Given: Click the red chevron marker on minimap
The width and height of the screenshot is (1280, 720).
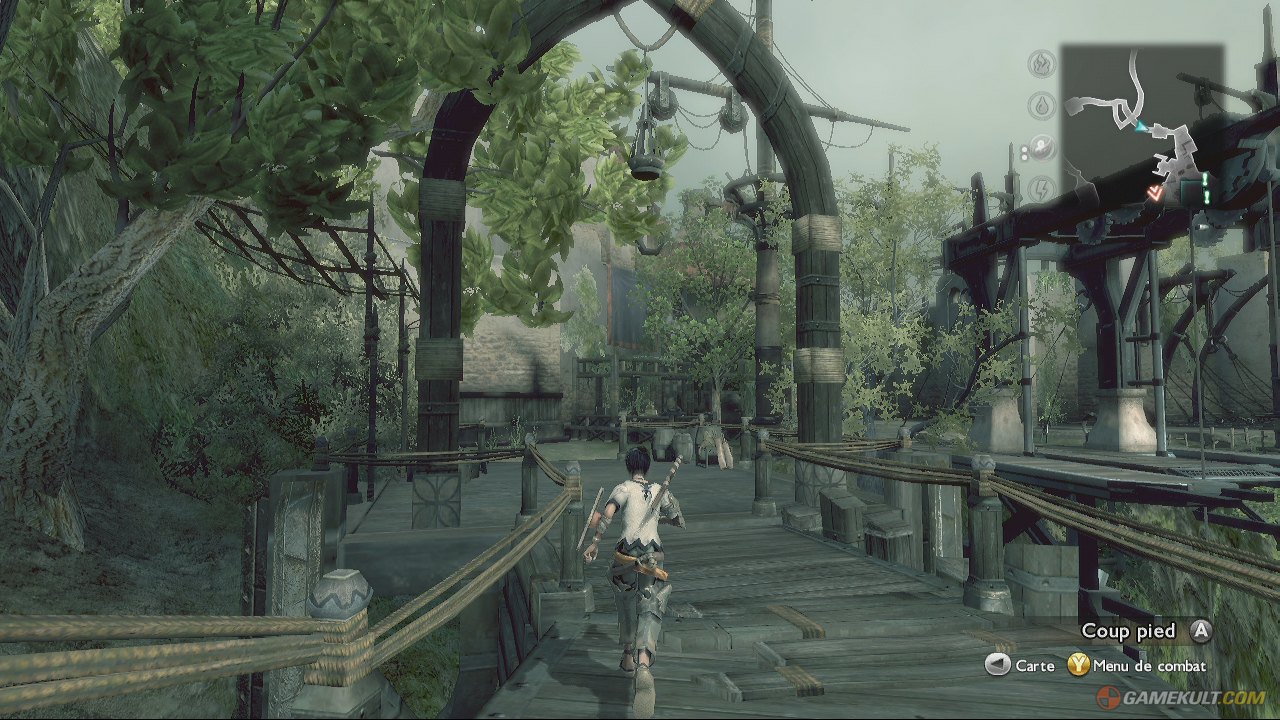Looking at the screenshot, I should pos(1155,193).
